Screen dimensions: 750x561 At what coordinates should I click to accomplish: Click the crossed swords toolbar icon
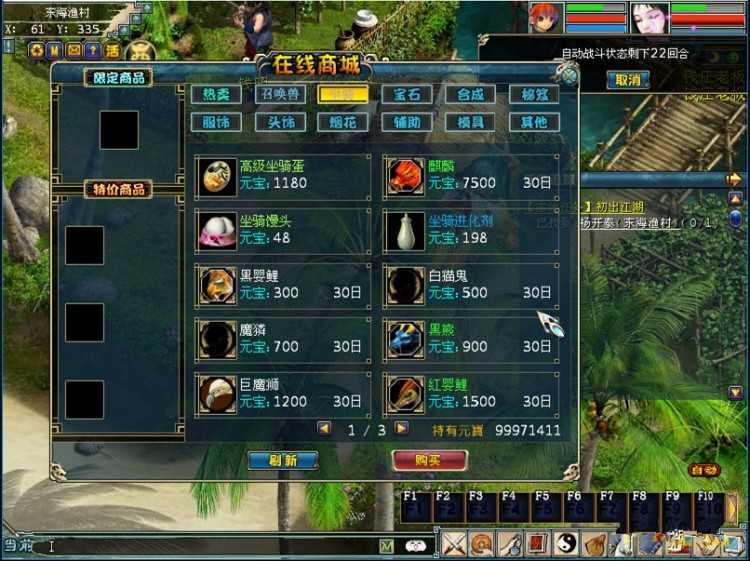[x=455, y=544]
